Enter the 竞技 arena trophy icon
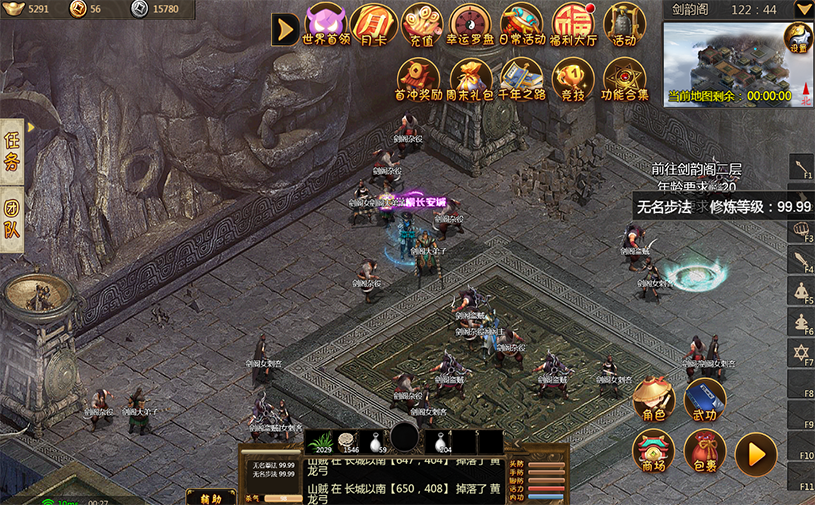815x505 pixels. (572, 78)
